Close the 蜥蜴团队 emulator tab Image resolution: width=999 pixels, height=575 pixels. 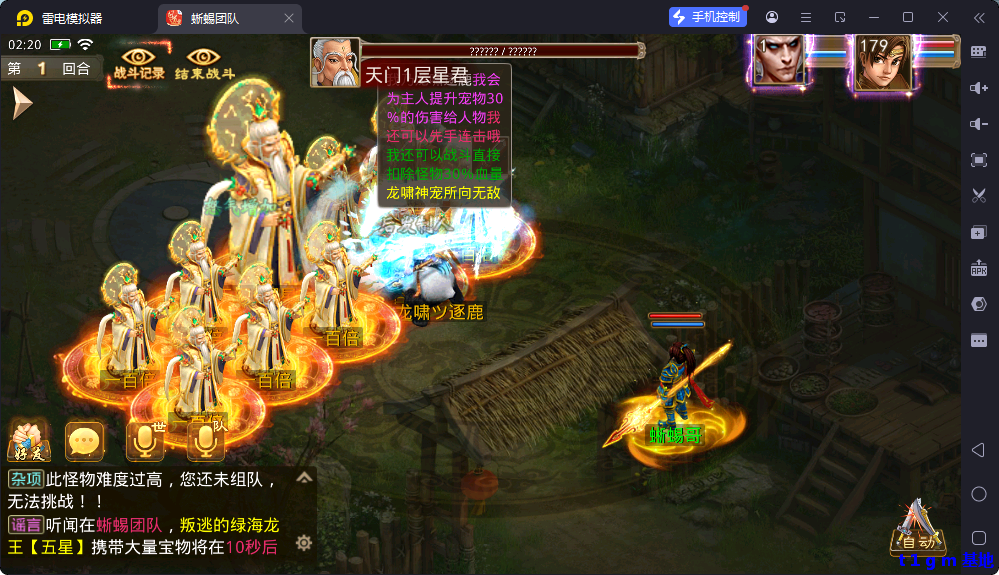[x=289, y=18]
